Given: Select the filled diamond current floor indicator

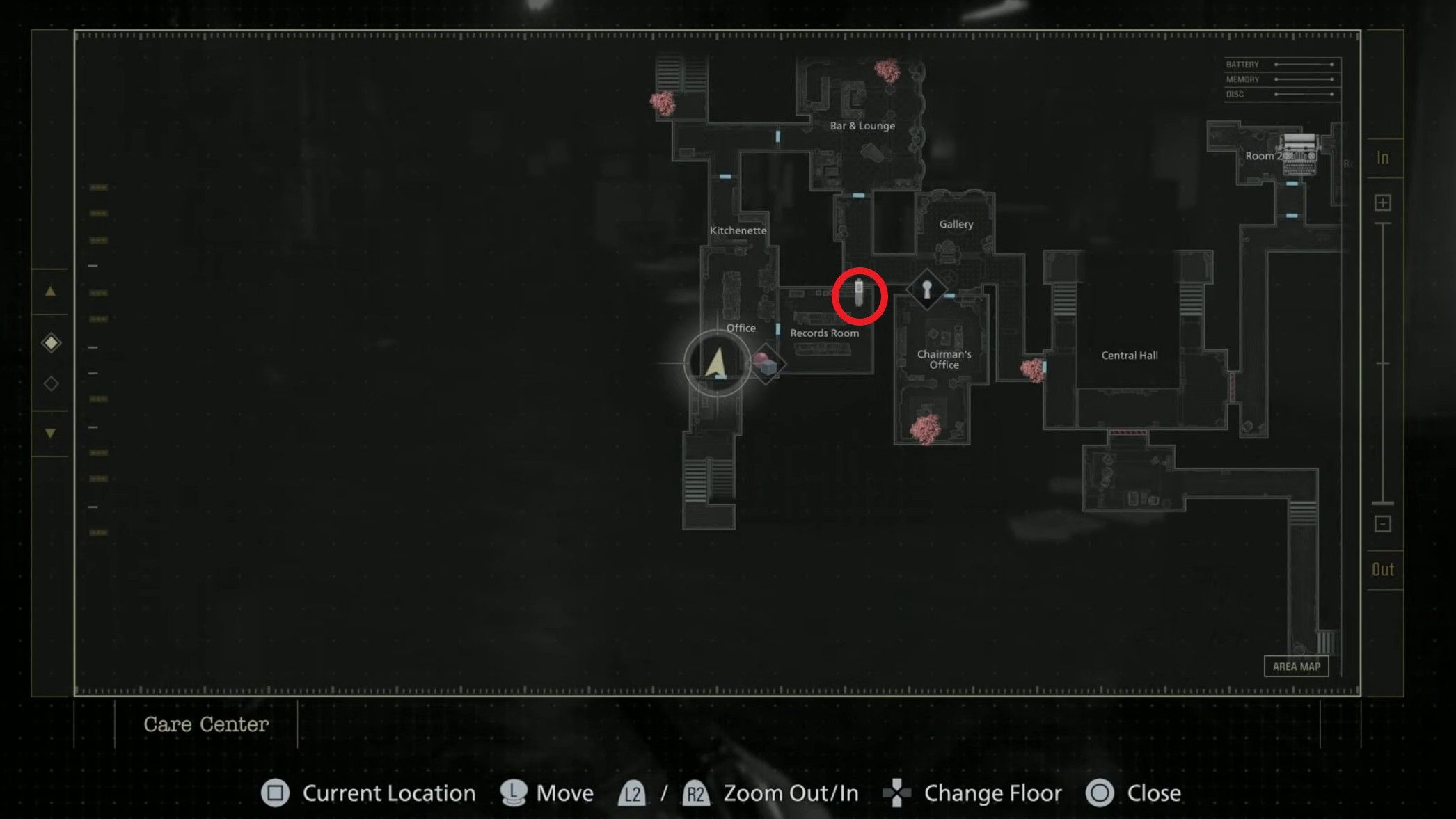Looking at the screenshot, I should (x=51, y=342).
